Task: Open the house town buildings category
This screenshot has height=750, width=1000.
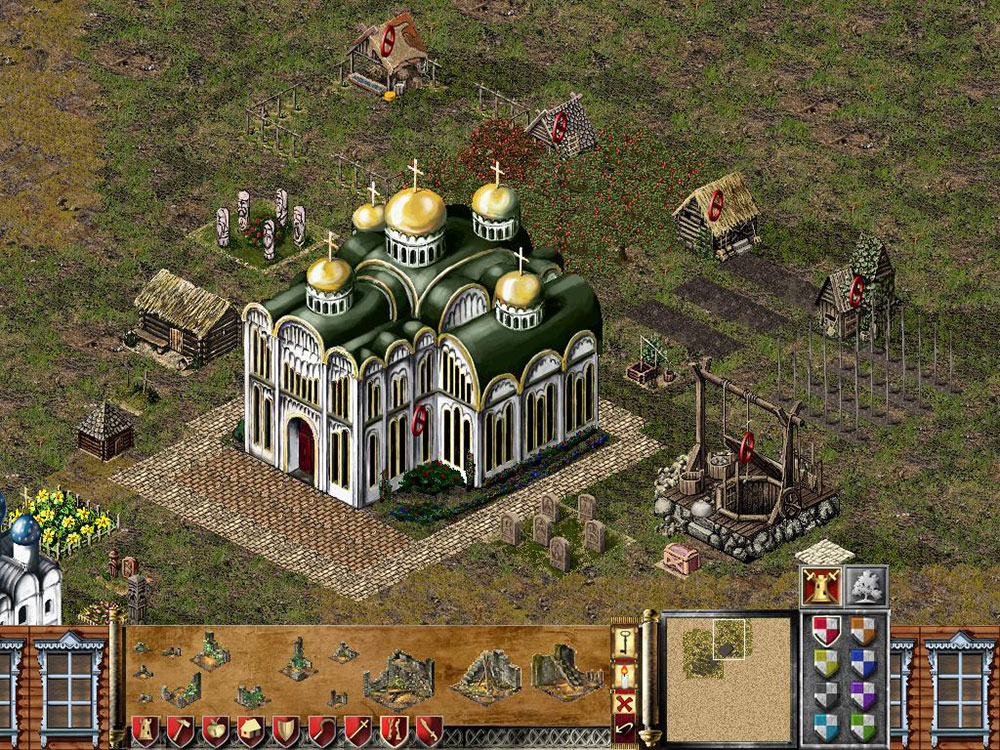Action: (x=251, y=731)
